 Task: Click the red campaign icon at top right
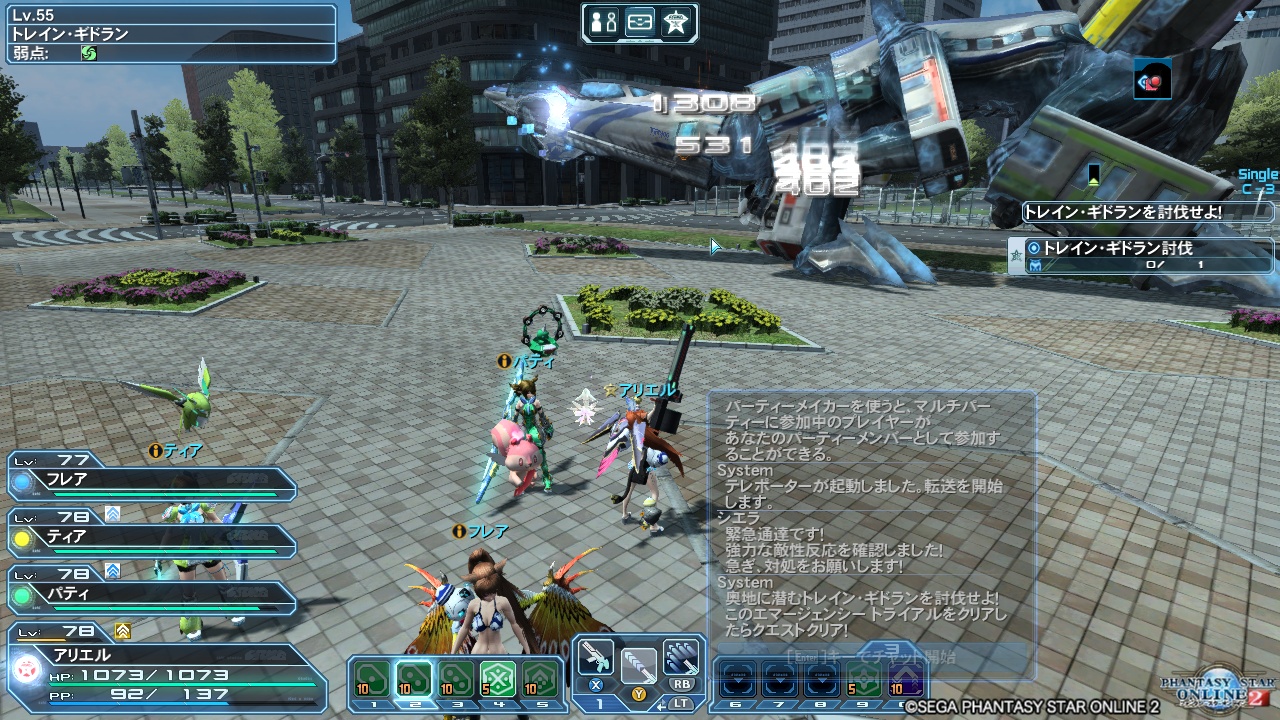coord(1151,81)
